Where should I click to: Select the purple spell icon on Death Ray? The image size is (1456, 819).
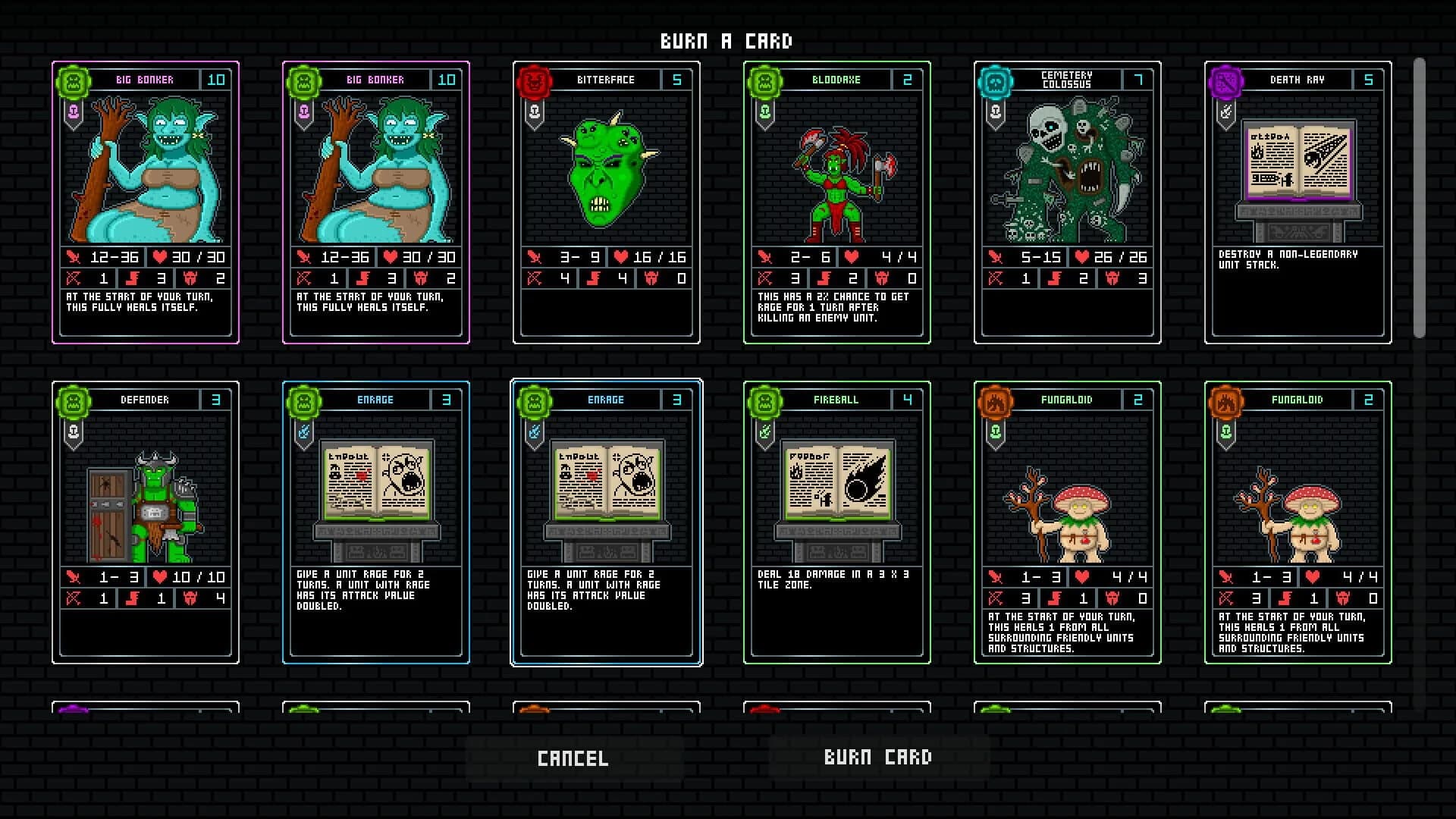click(x=1225, y=80)
